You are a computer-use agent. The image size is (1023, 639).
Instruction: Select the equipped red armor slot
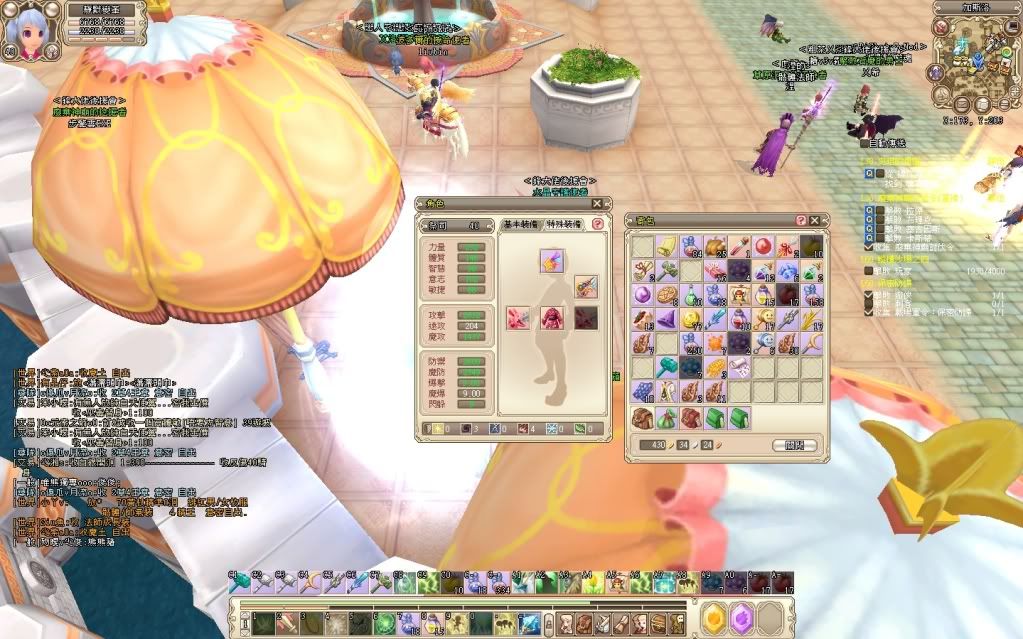tap(552, 318)
